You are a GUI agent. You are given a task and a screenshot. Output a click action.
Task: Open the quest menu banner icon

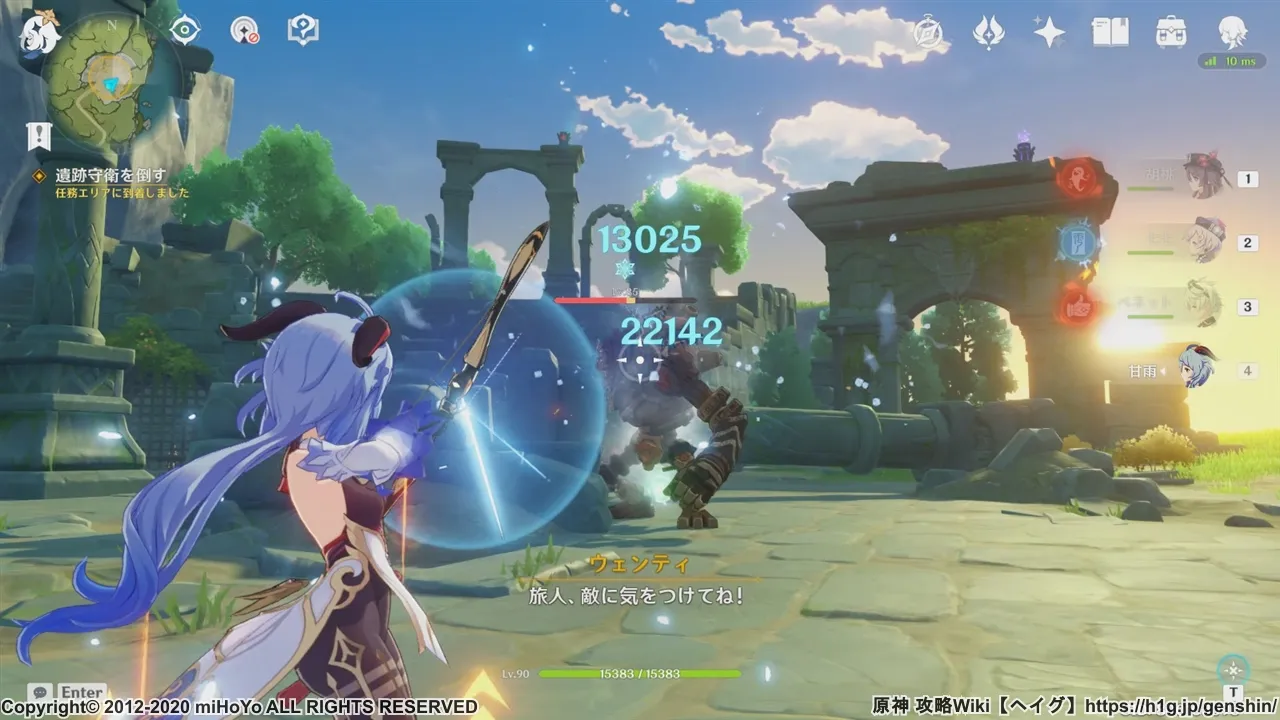pos(39,136)
